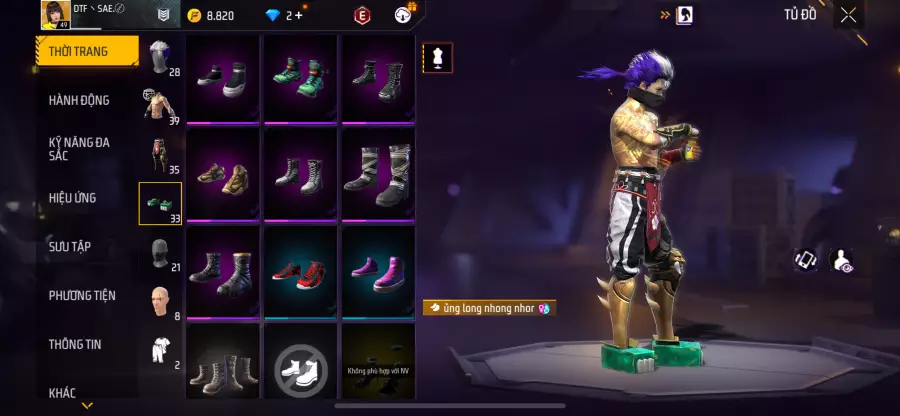Select the Kỹ Năng Đa Sắc tab
Image resolution: width=900 pixels, height=416 pixels.
(x=80, y=149)
